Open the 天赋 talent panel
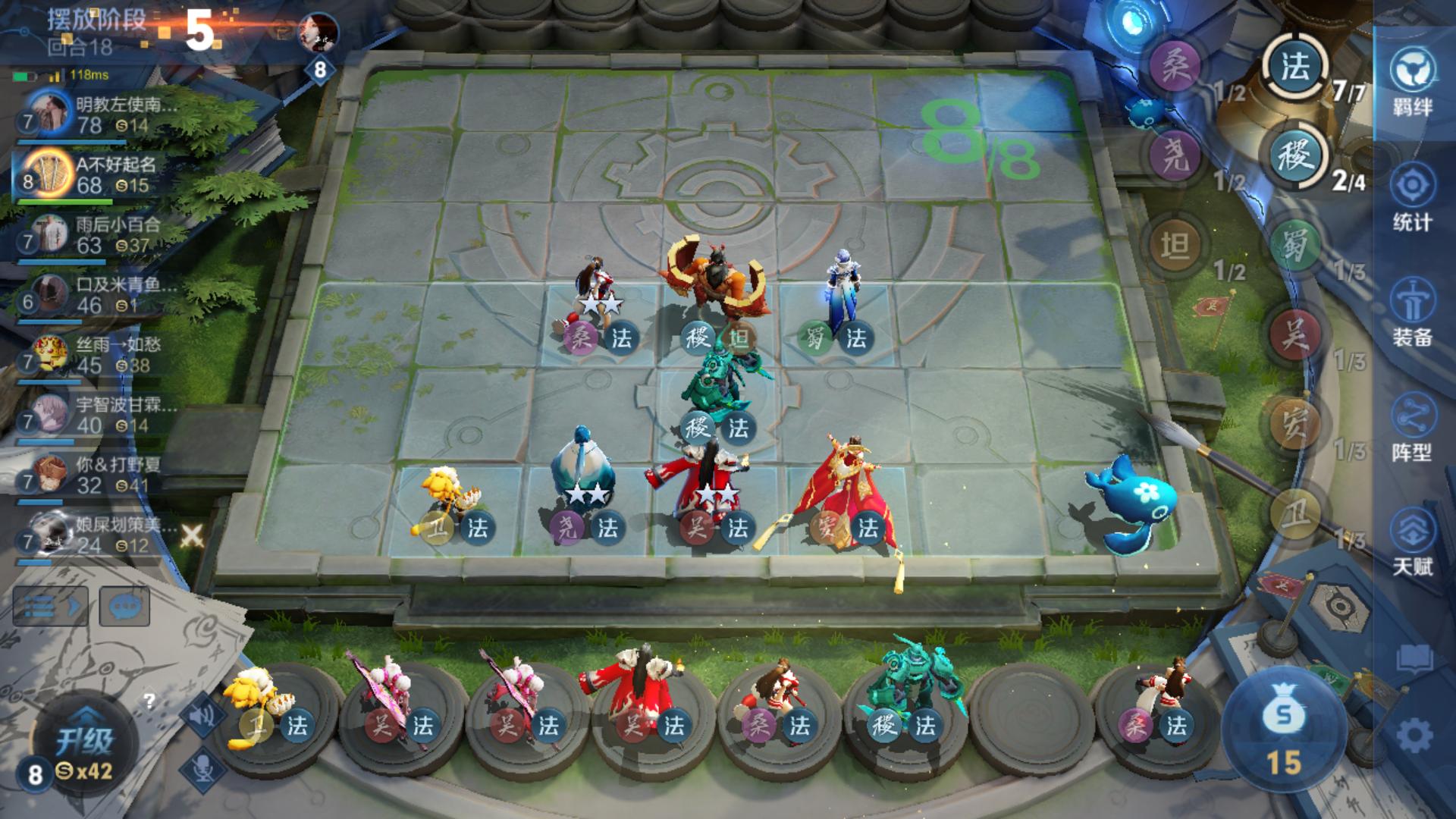This screenshot has width=1456, height=819. pos(1412,541)
